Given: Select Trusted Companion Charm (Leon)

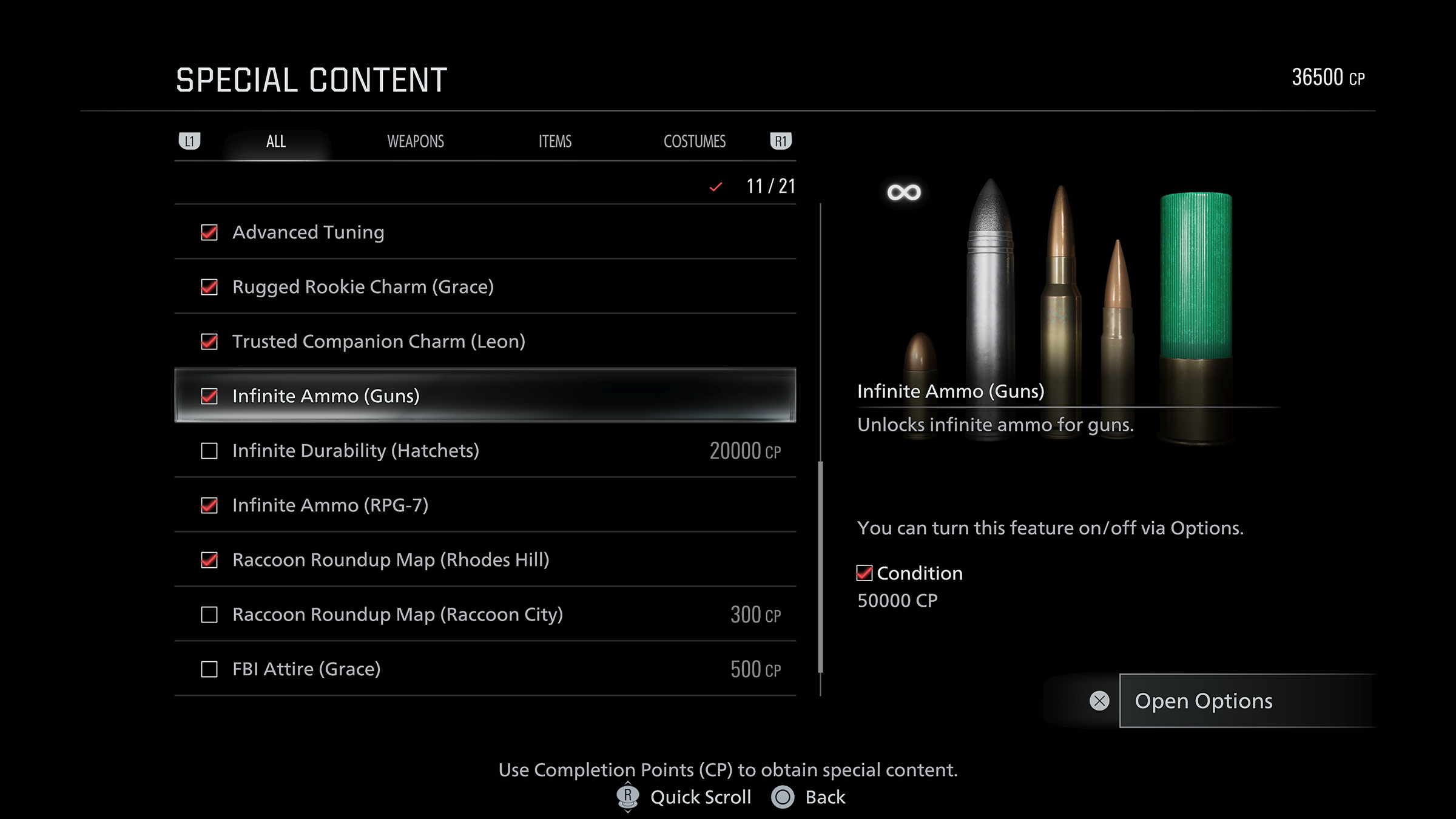Looking at the screenshot, I should click(x=379, y=342).
